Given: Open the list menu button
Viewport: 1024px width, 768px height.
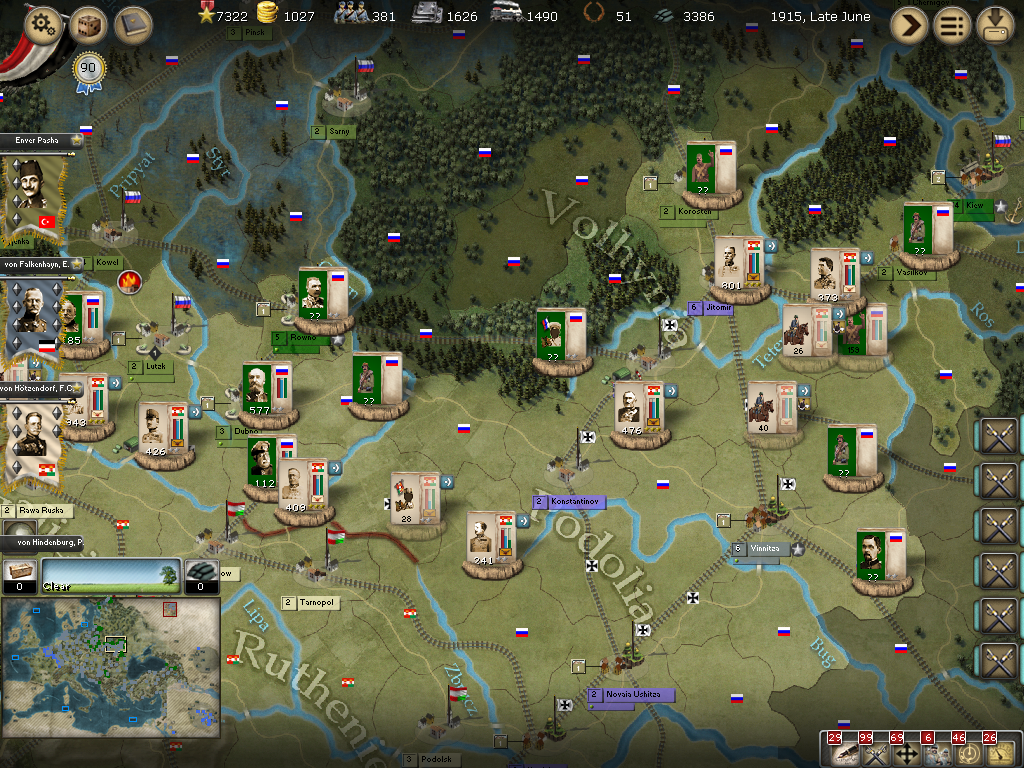Looking at the screenshot, I should pos(952,26).
